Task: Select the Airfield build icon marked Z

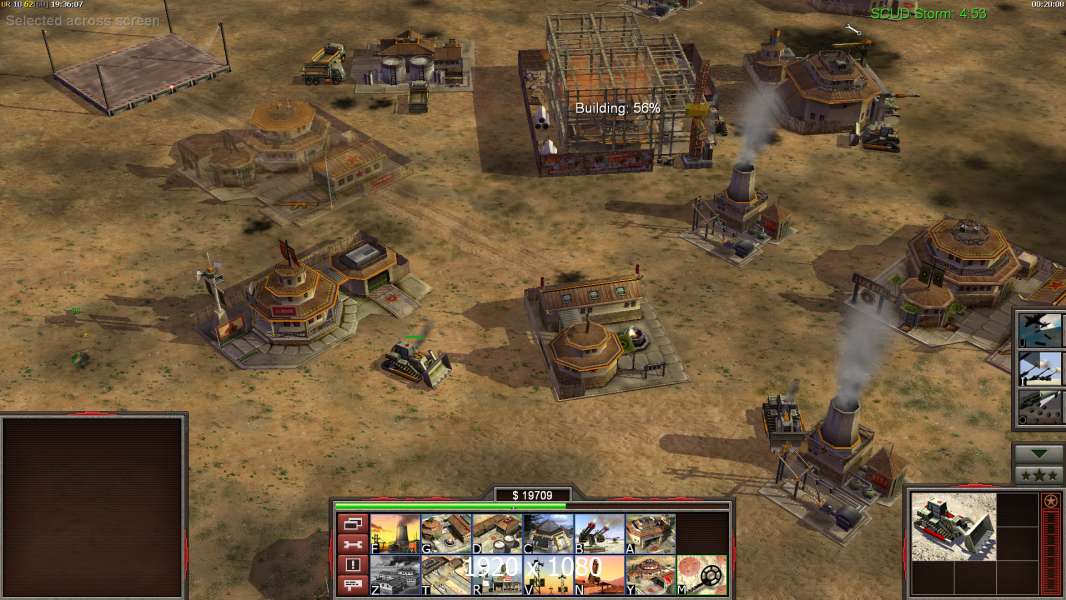Action: pos(395,575)
